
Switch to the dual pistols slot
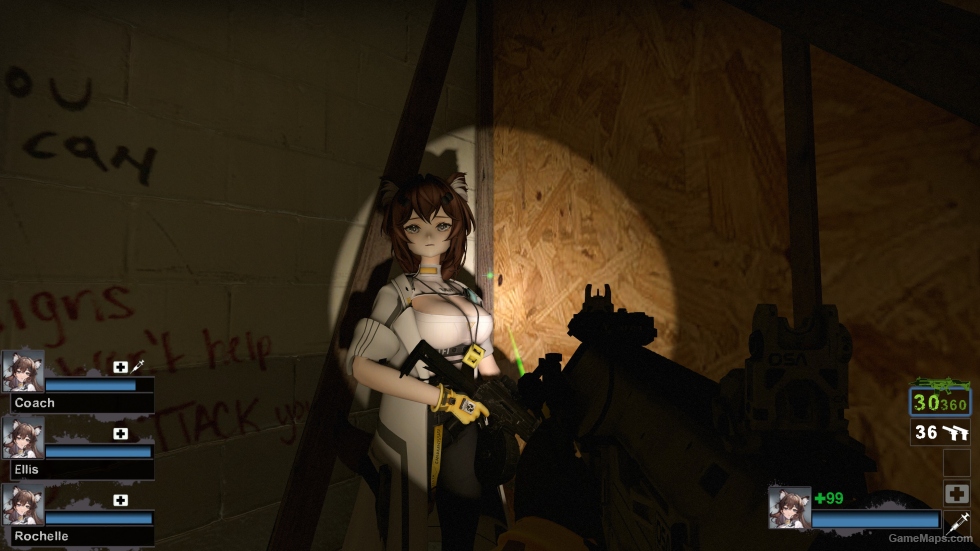(x=940, y=433)
